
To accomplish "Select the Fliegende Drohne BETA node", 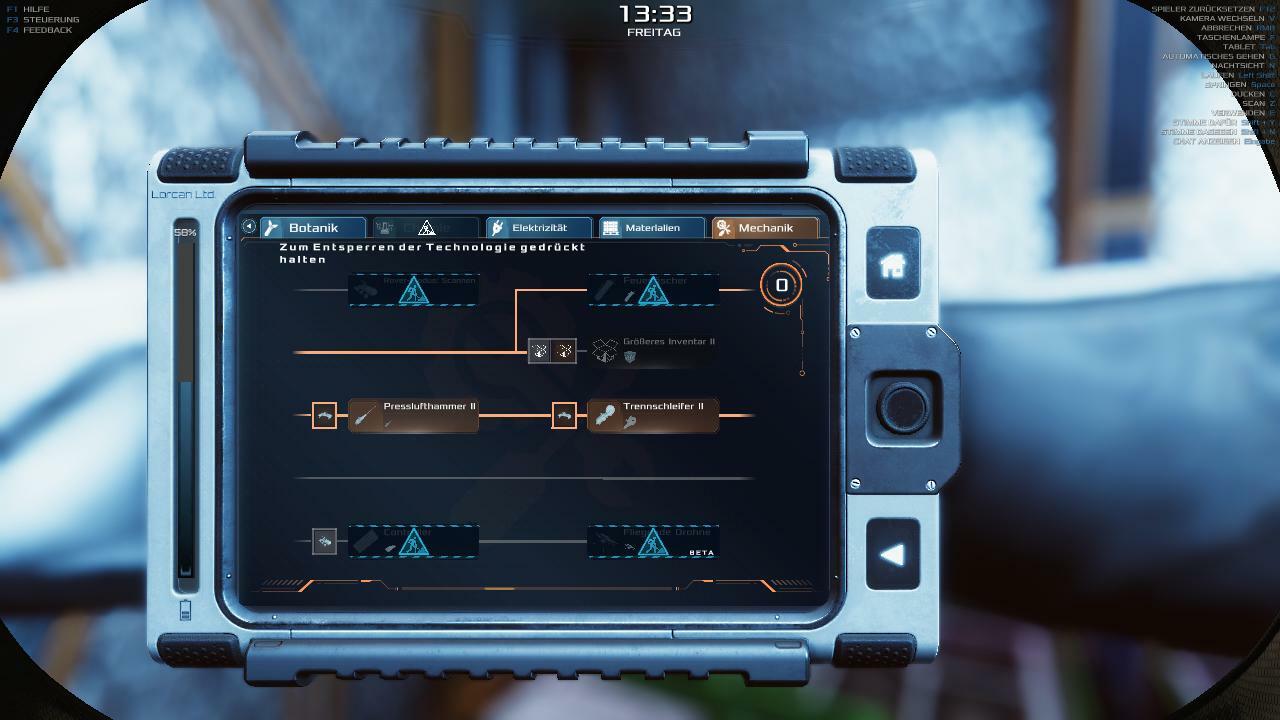I will (x=652, y=541).
